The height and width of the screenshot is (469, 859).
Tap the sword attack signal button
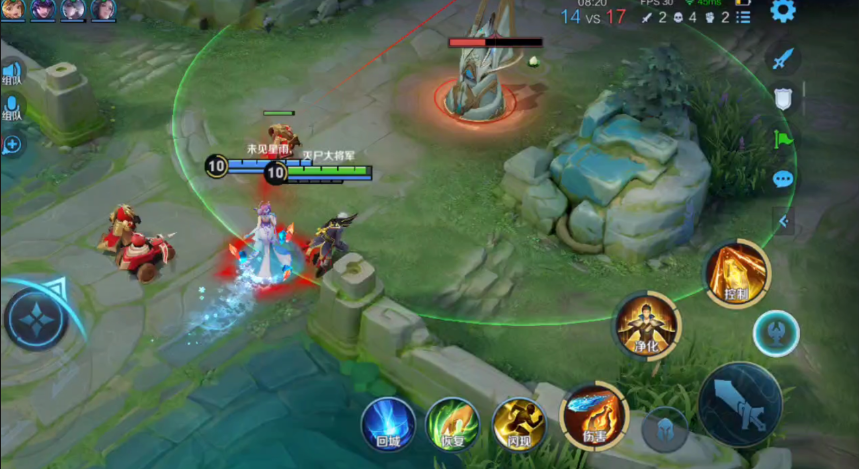[783, 59]
